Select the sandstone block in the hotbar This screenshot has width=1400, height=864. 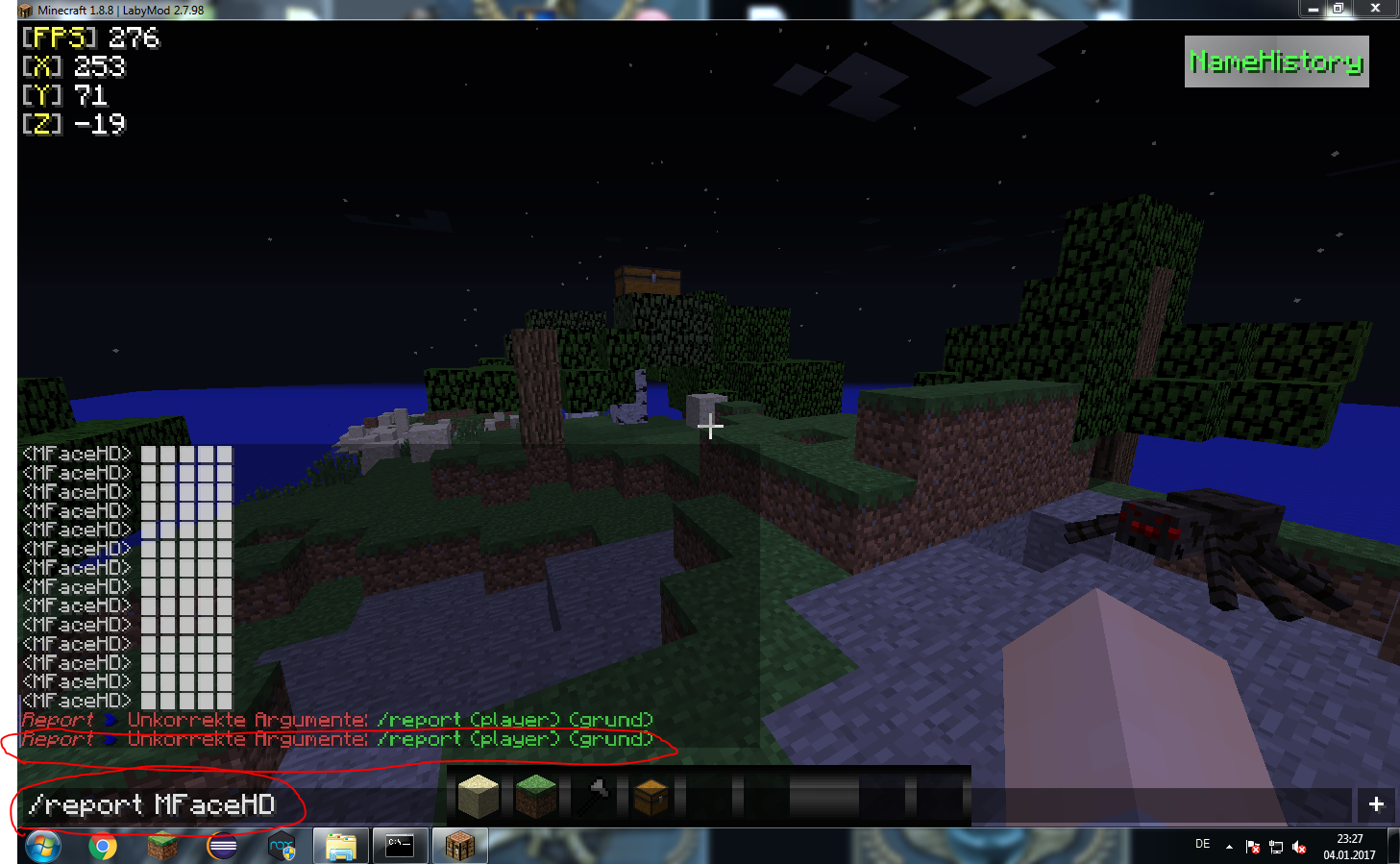(479, 797)
